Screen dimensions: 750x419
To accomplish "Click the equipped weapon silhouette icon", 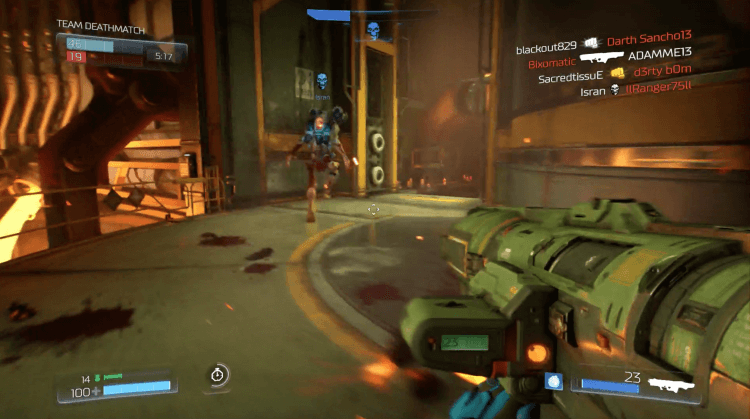I will pyautogui.click(x=671, y=382).
